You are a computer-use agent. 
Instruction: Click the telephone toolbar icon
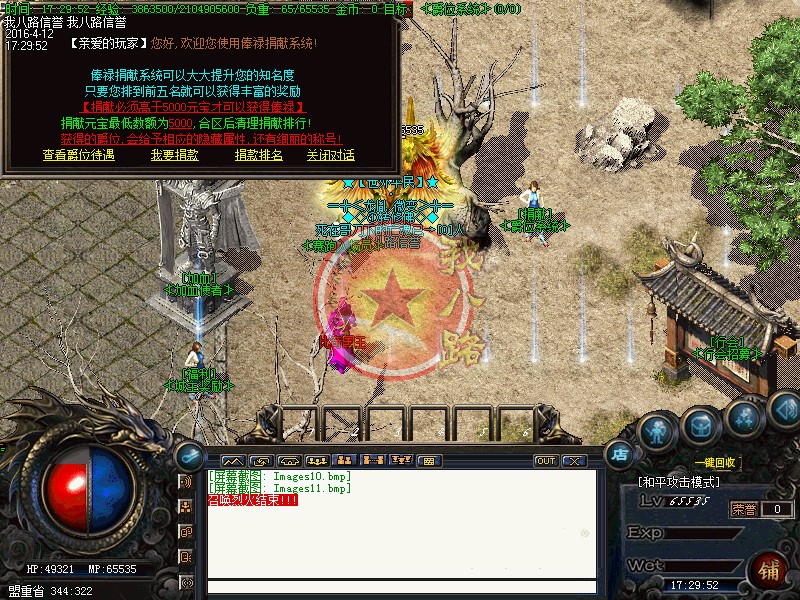pos(291,461)
